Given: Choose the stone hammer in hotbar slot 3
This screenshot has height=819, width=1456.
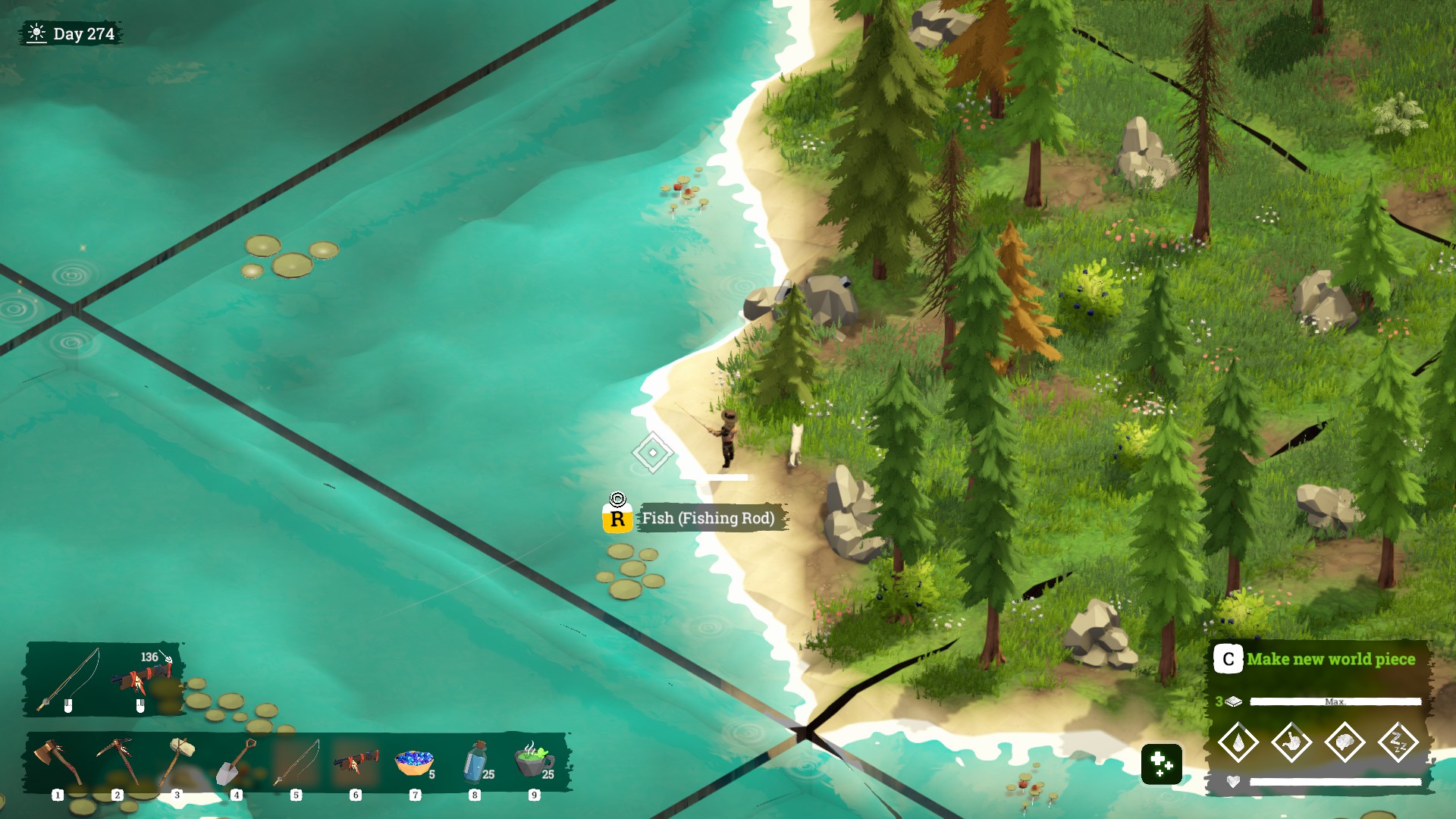Looking at the screenshot, I should pos(177,762).
